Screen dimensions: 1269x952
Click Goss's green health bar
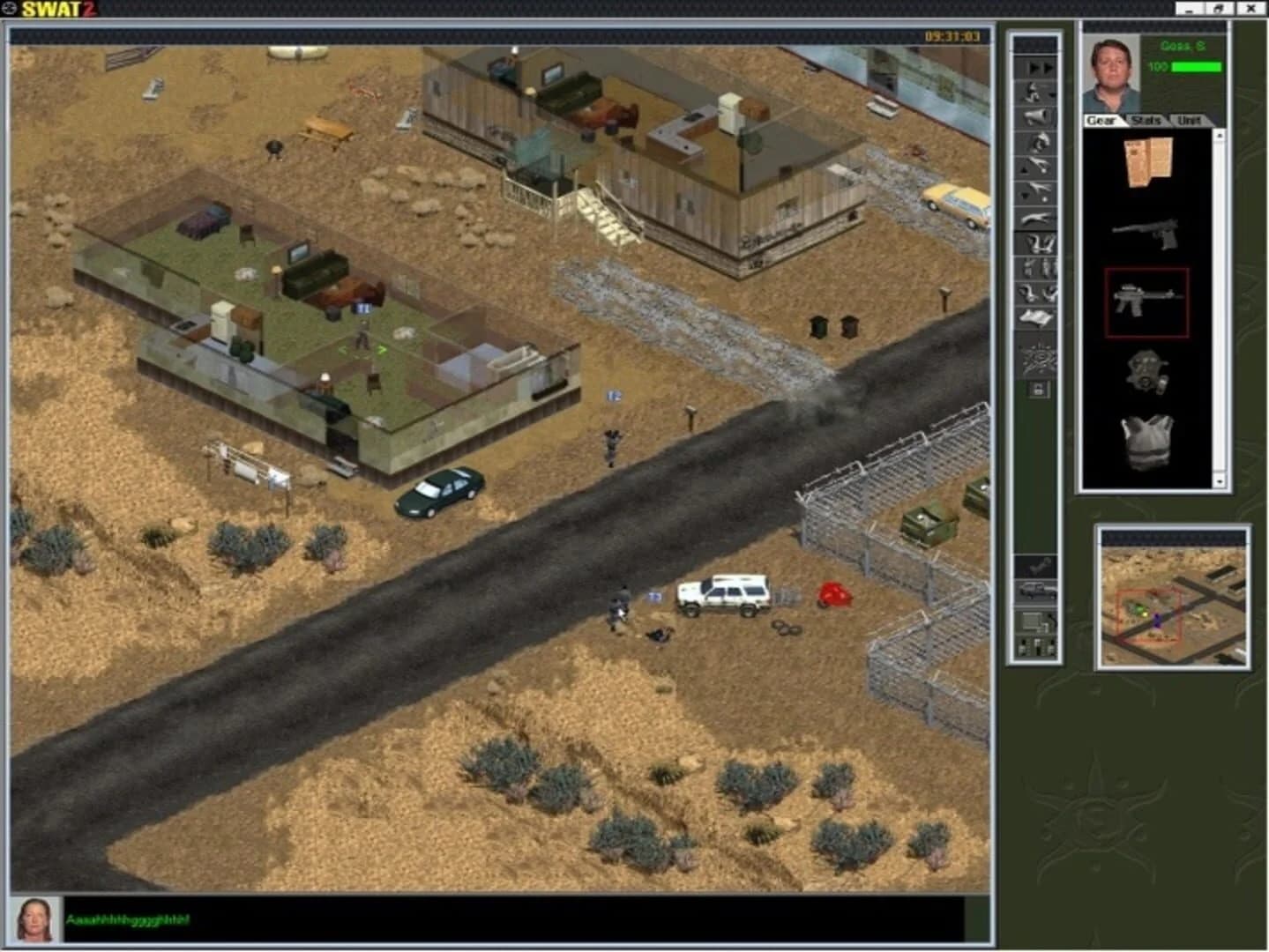[1195, 64]
